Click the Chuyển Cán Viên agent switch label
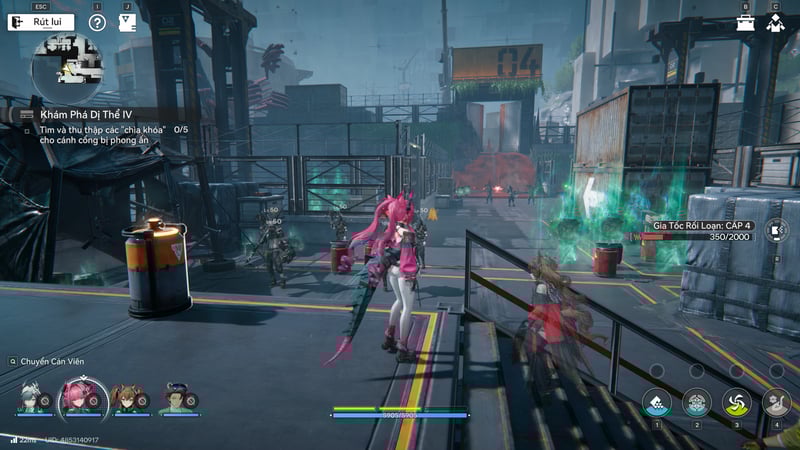Screen dimensions: 800x450 (x=52, y=361)
